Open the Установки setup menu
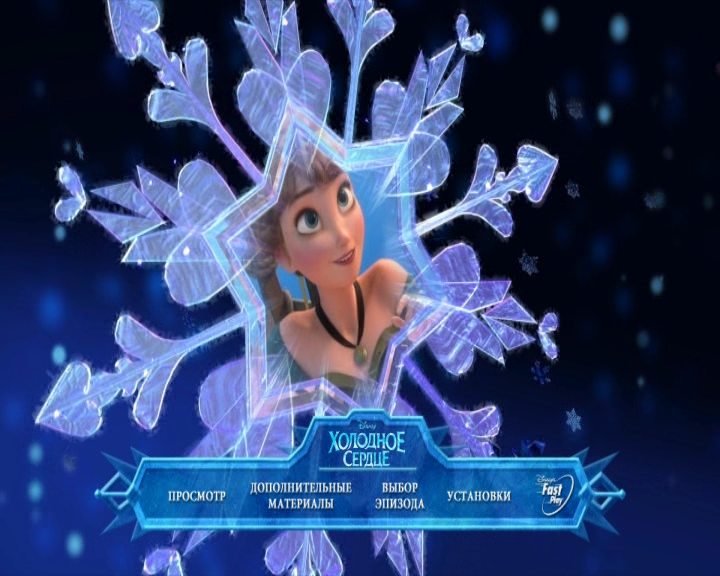Viewport: 720px width, 576px height. coord(479,496)
